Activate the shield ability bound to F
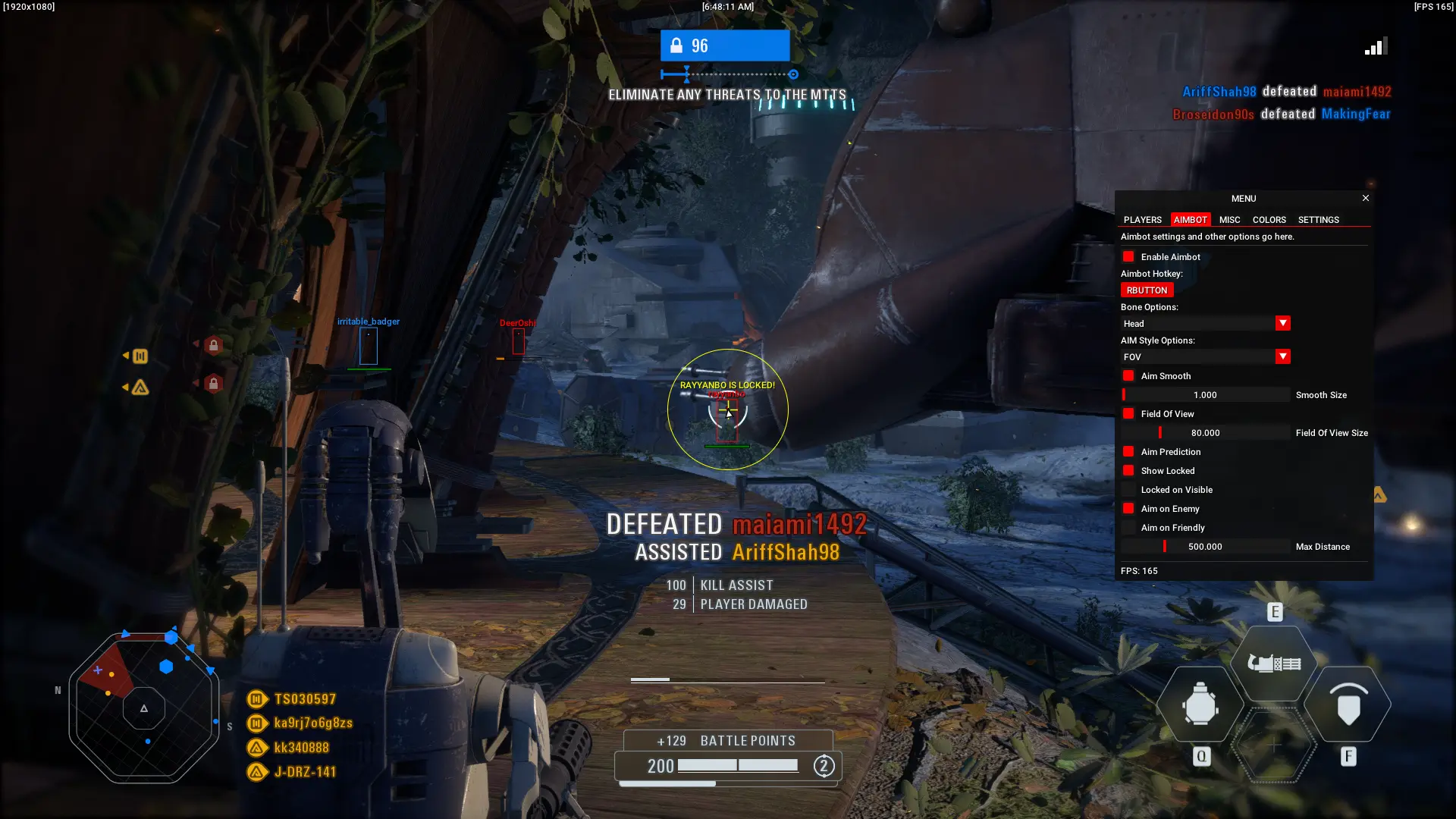This screenshot has width=1456, height=819. tap(1349, 705)
